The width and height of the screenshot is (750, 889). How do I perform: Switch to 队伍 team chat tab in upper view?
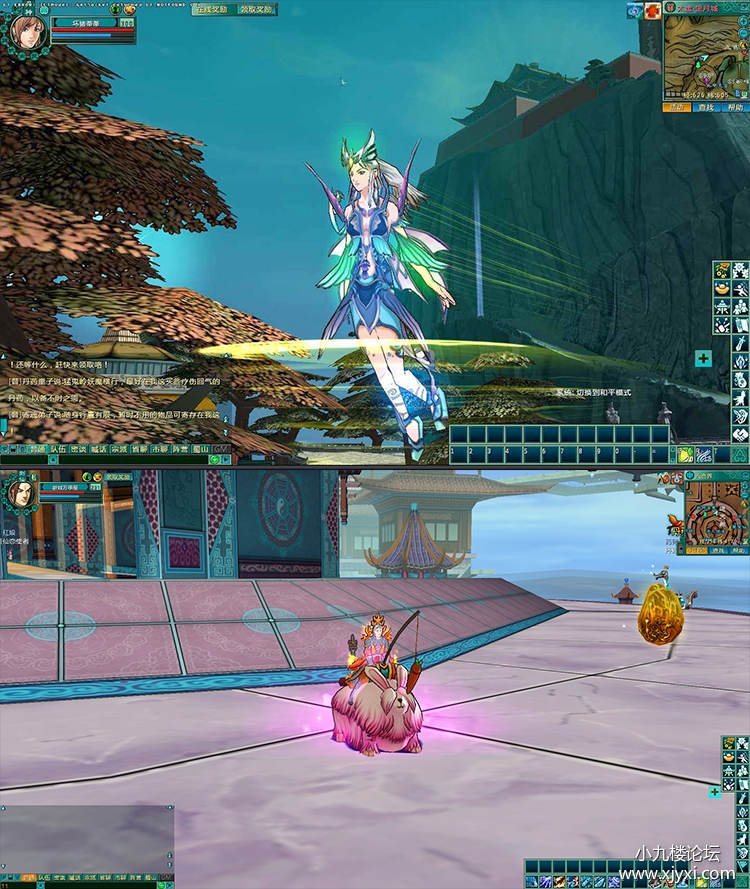pyautogui.click(x=59, y=450)
